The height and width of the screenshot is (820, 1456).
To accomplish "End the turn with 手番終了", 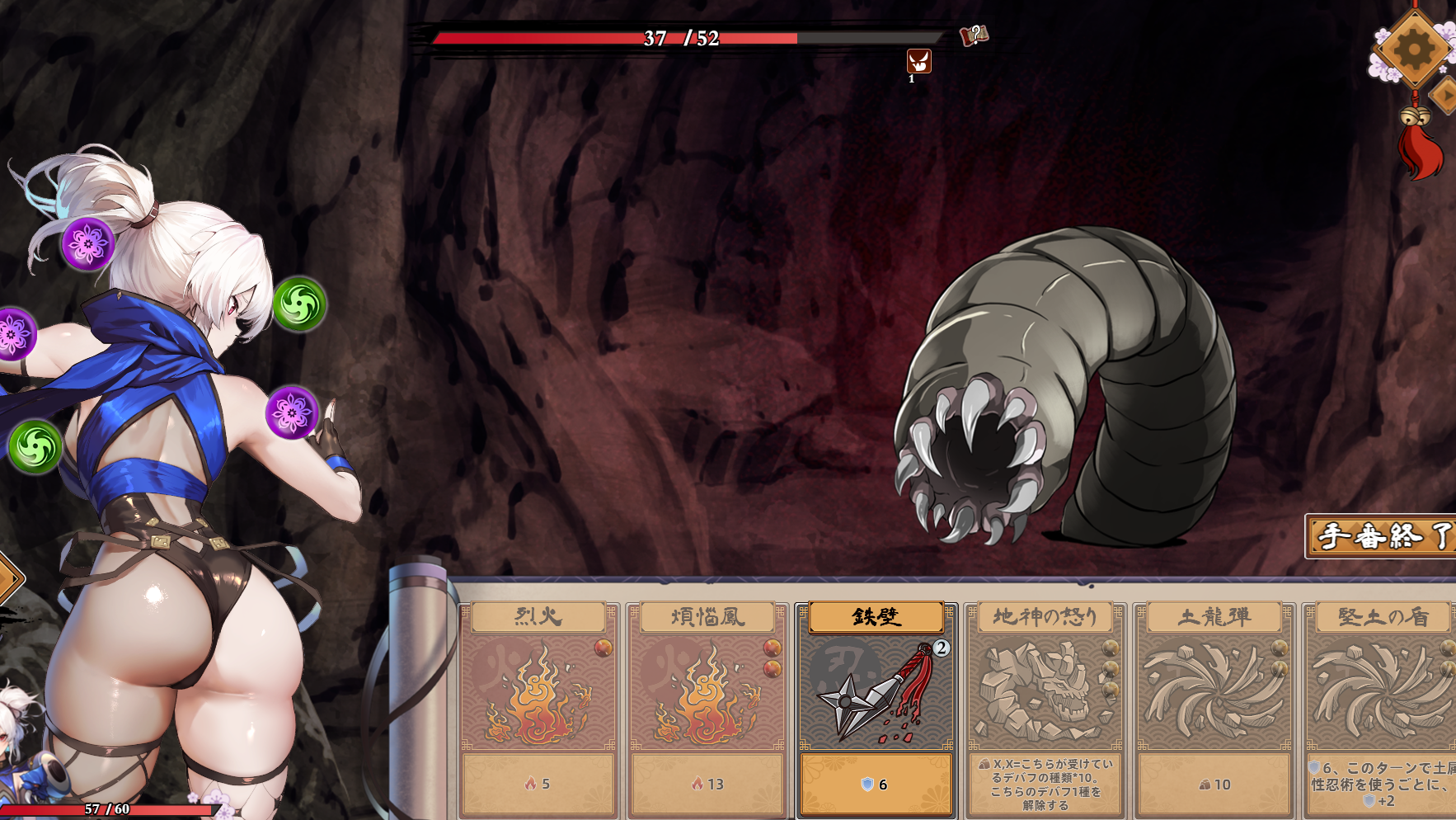I will click(x=1382, y=537).
